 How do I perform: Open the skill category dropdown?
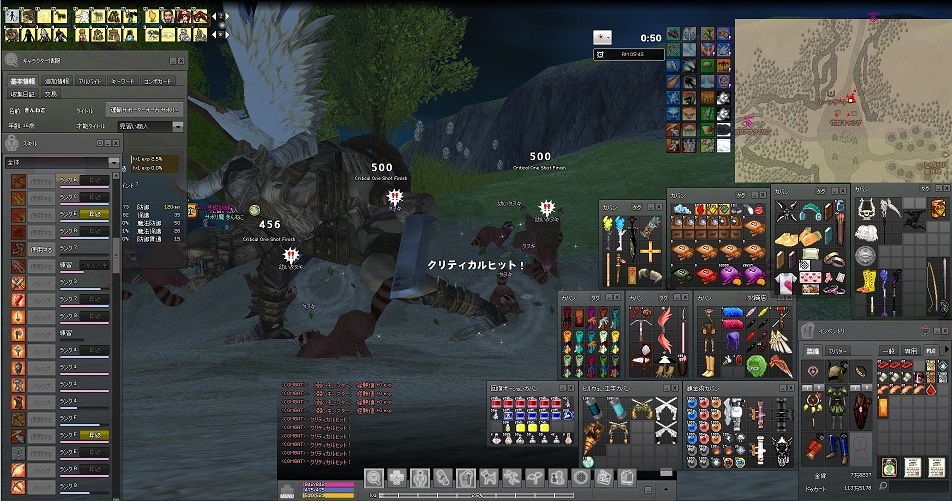(113, 162)
